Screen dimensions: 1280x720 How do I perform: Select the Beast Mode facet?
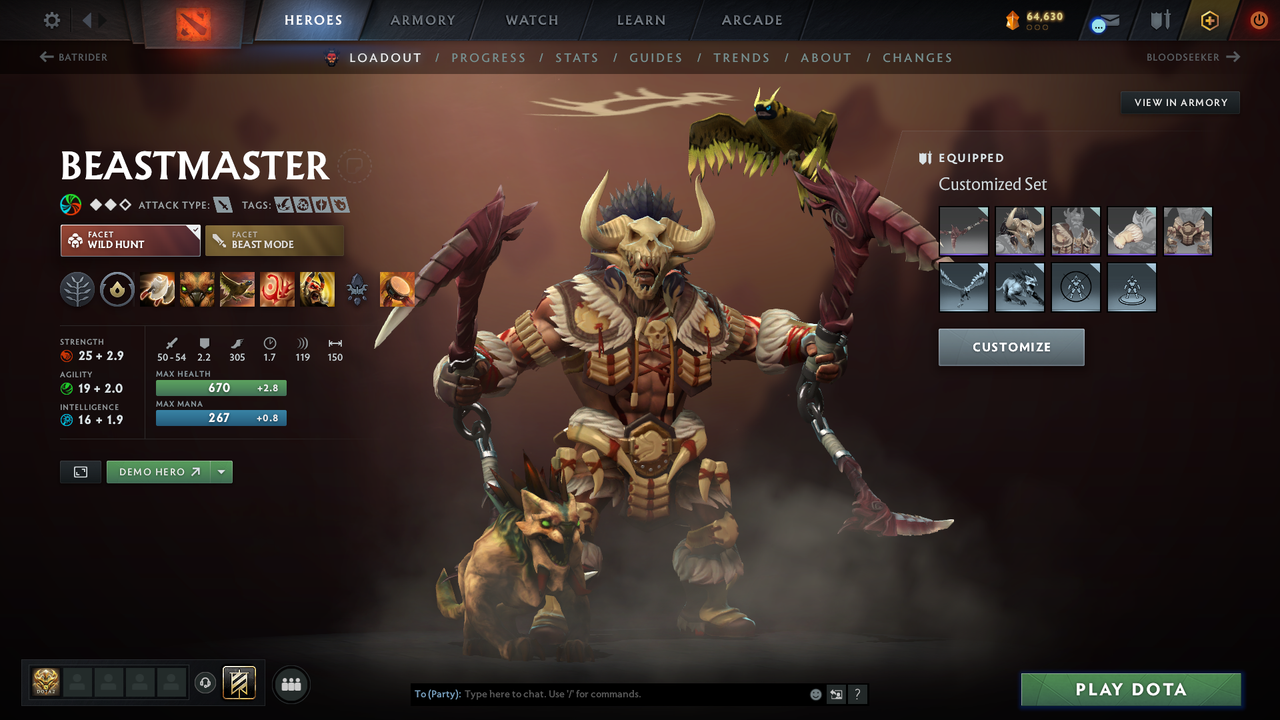274,240
